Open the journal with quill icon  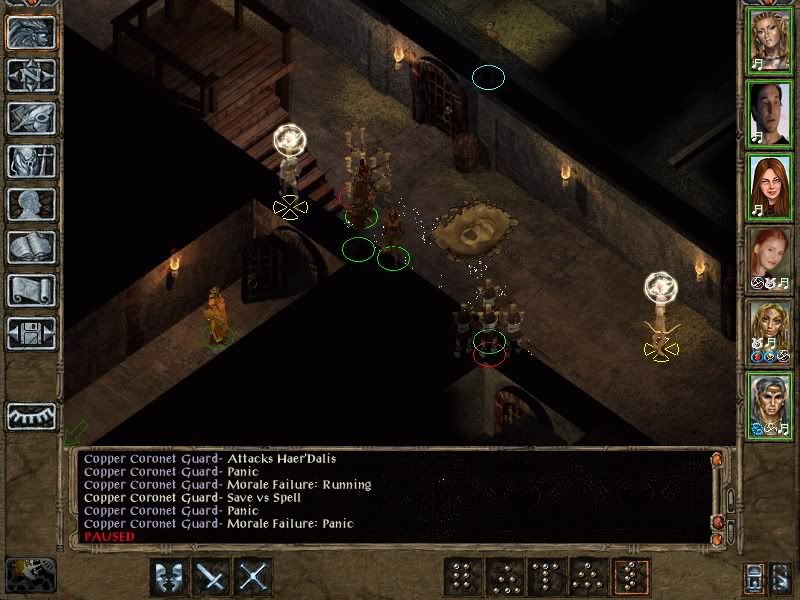(x=32, y=118)
